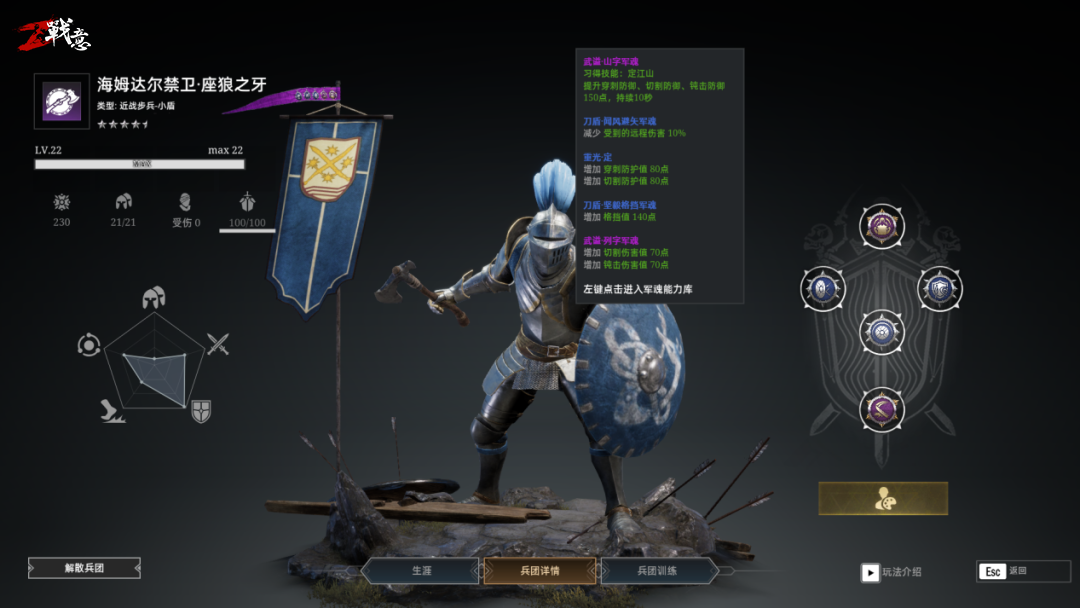Open the 兵团训练 tab

658,571
